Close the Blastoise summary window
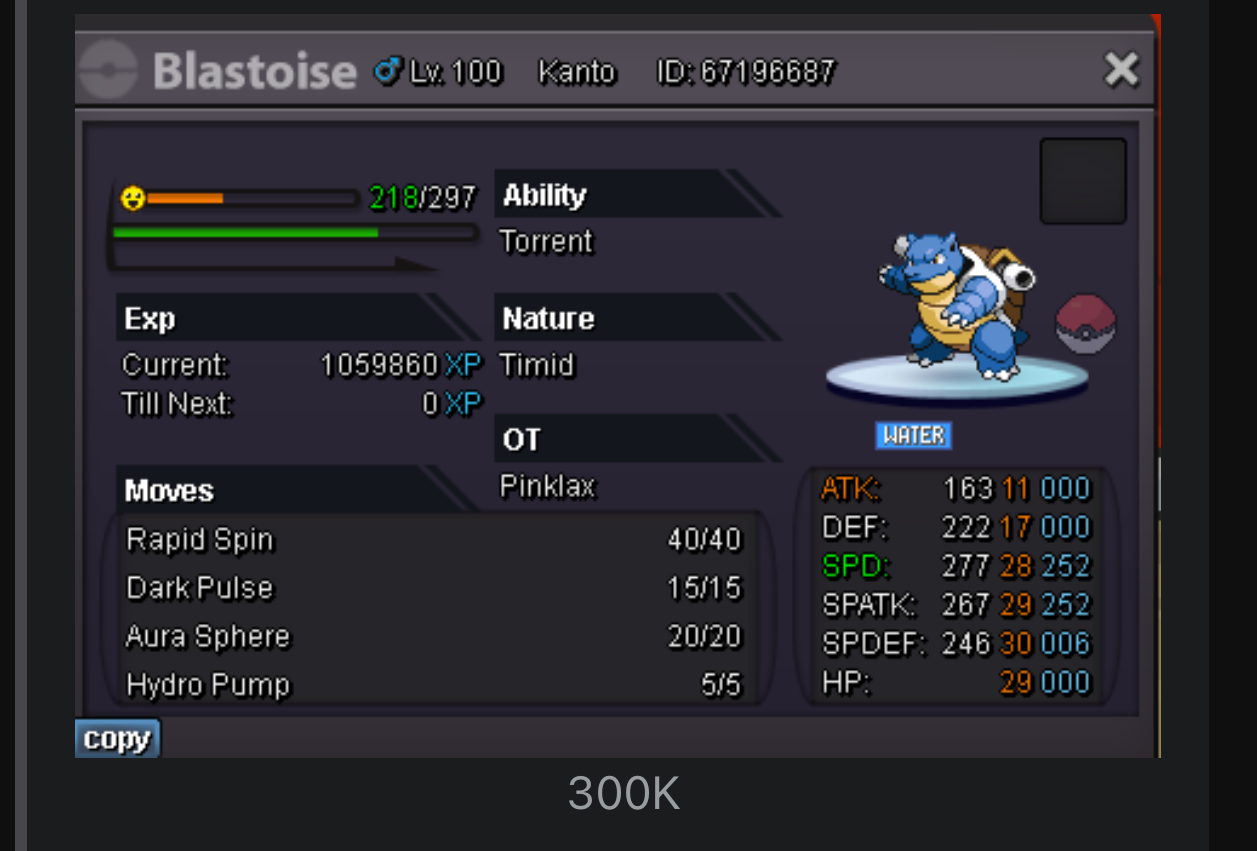 (x=1121, y=70)
